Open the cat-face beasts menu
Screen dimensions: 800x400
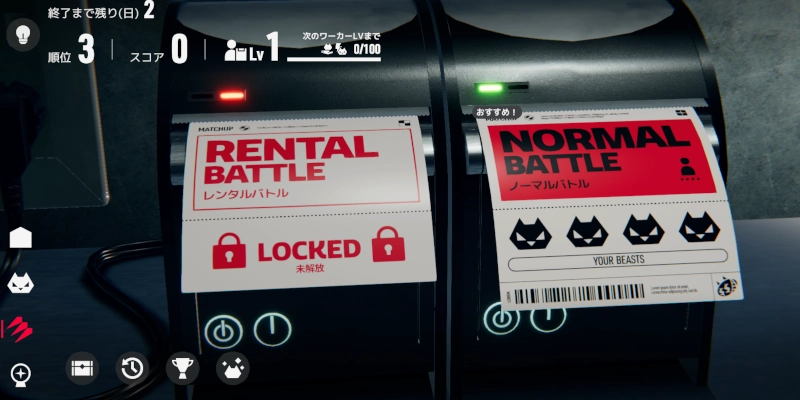pos(21,284)
